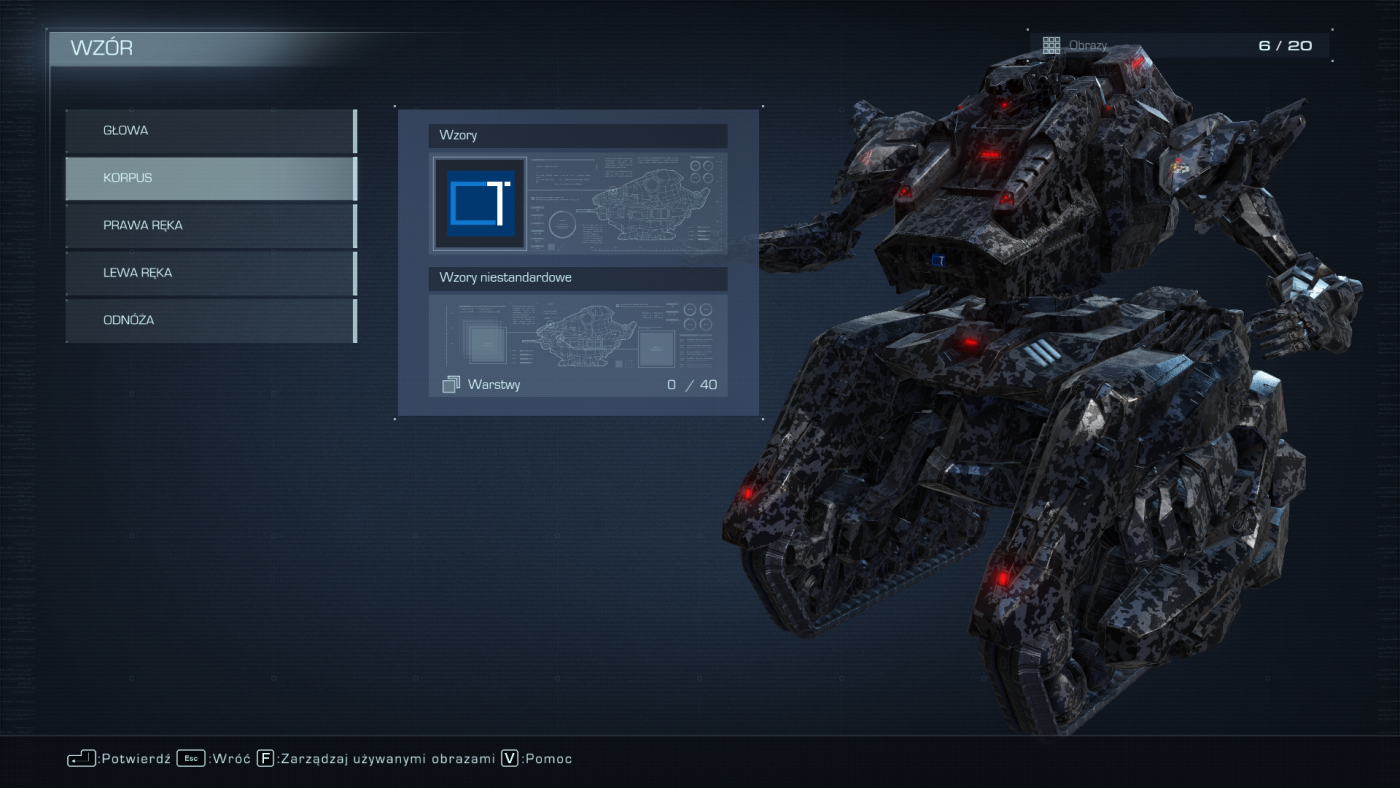Select LEWA RĘKA from the list

pos(211,273)
